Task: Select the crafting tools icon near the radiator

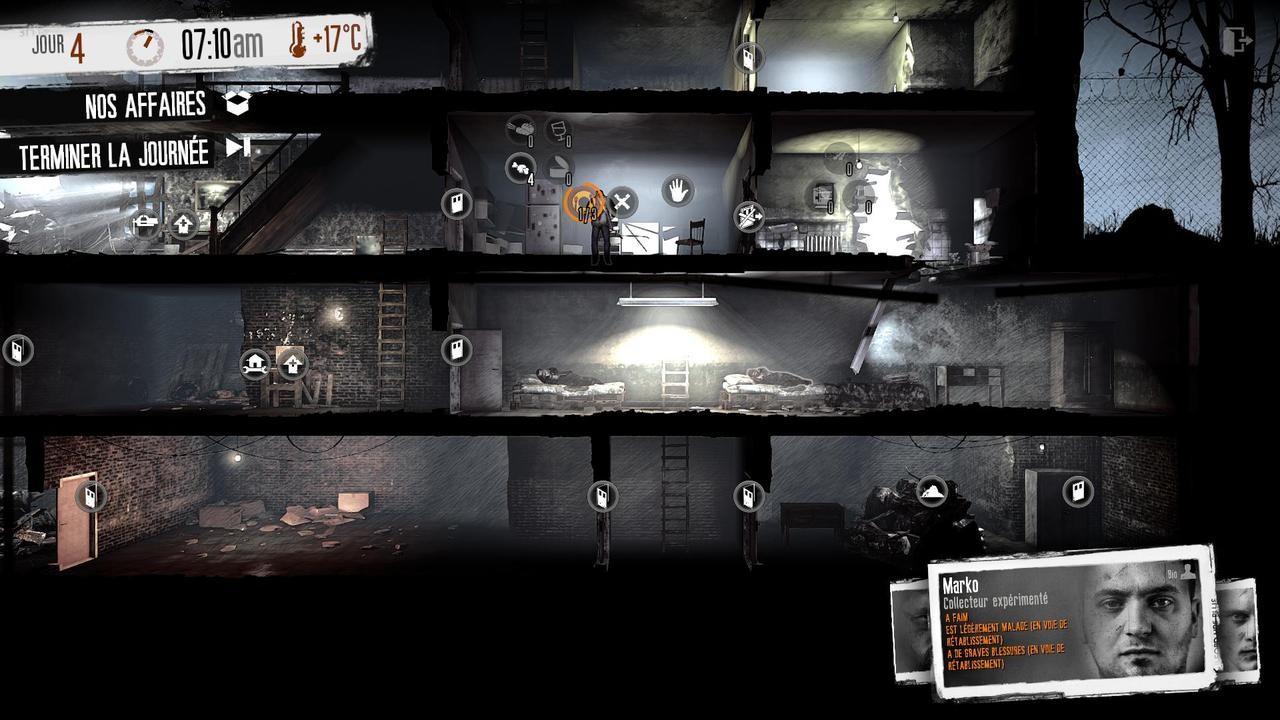Action: [x=748, y=218]
